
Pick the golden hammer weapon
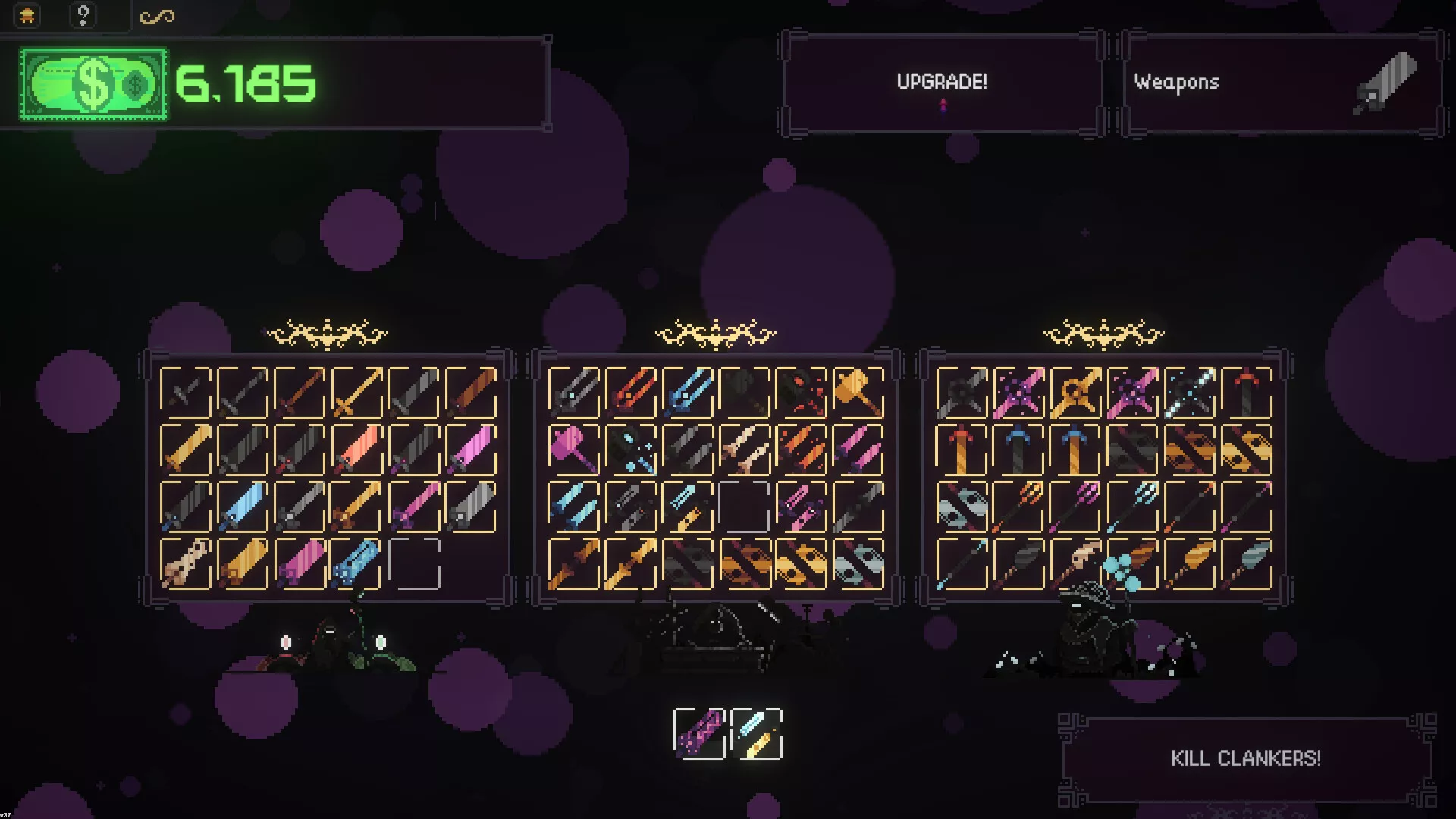(x=858, y=392)
